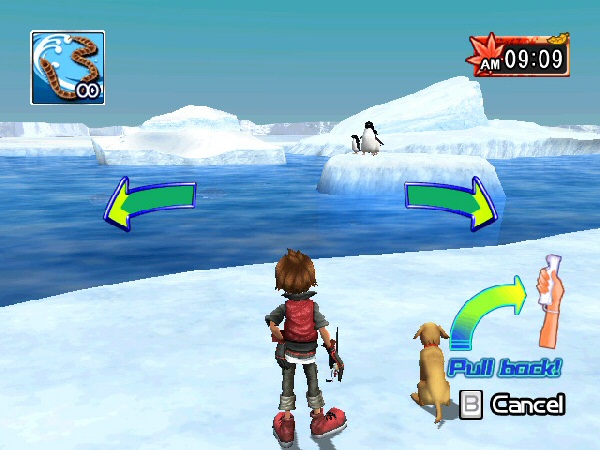Select the worm bait icon

click(67, 67)
